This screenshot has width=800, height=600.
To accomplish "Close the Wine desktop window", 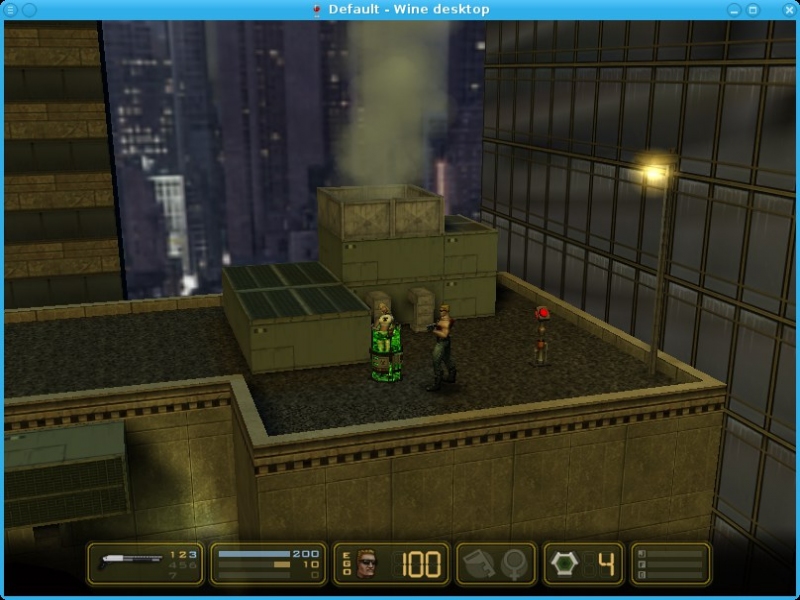I will [788, 9].
